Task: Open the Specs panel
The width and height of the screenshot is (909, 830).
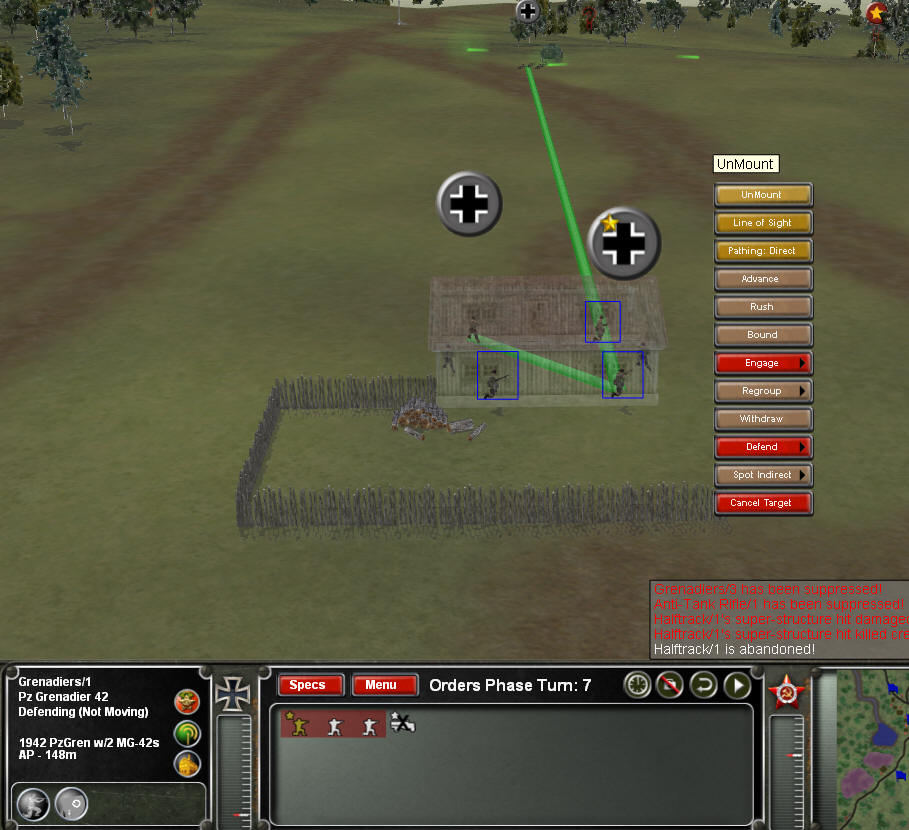Action: [310, 685]
